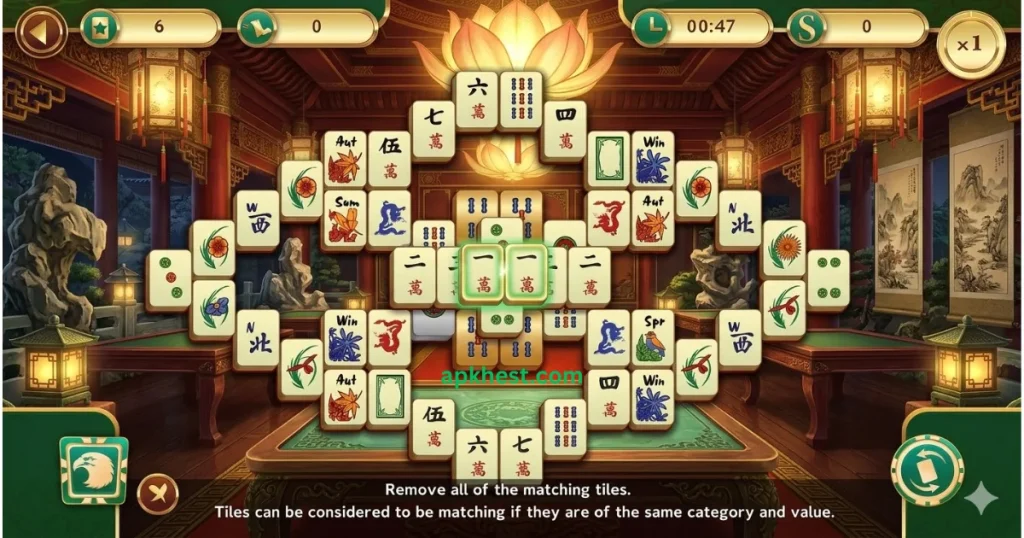Pick the Spring bird tile
This screenshot has width=1024, height=538.
[x=653, y=339]
